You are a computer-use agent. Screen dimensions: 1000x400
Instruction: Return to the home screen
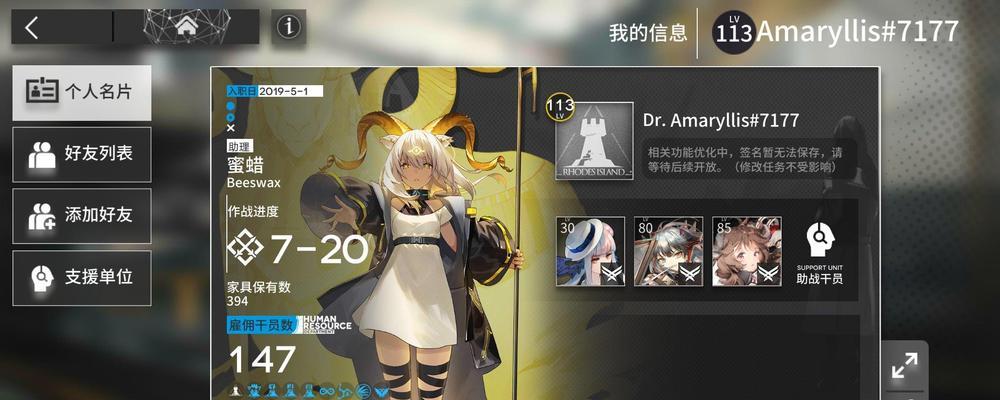(x=185, y=28)
